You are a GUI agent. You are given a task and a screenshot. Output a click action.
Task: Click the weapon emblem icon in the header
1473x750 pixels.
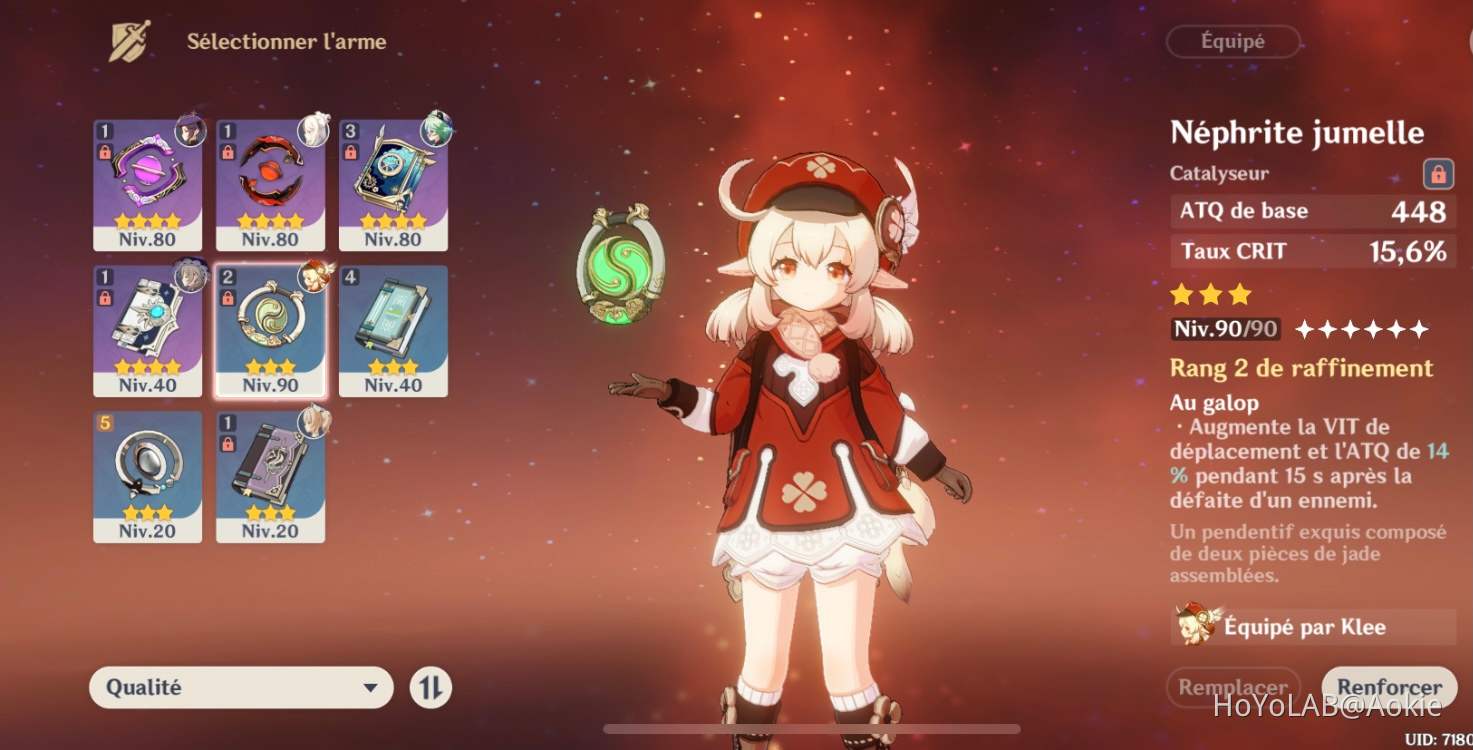[x=129, y=38]
